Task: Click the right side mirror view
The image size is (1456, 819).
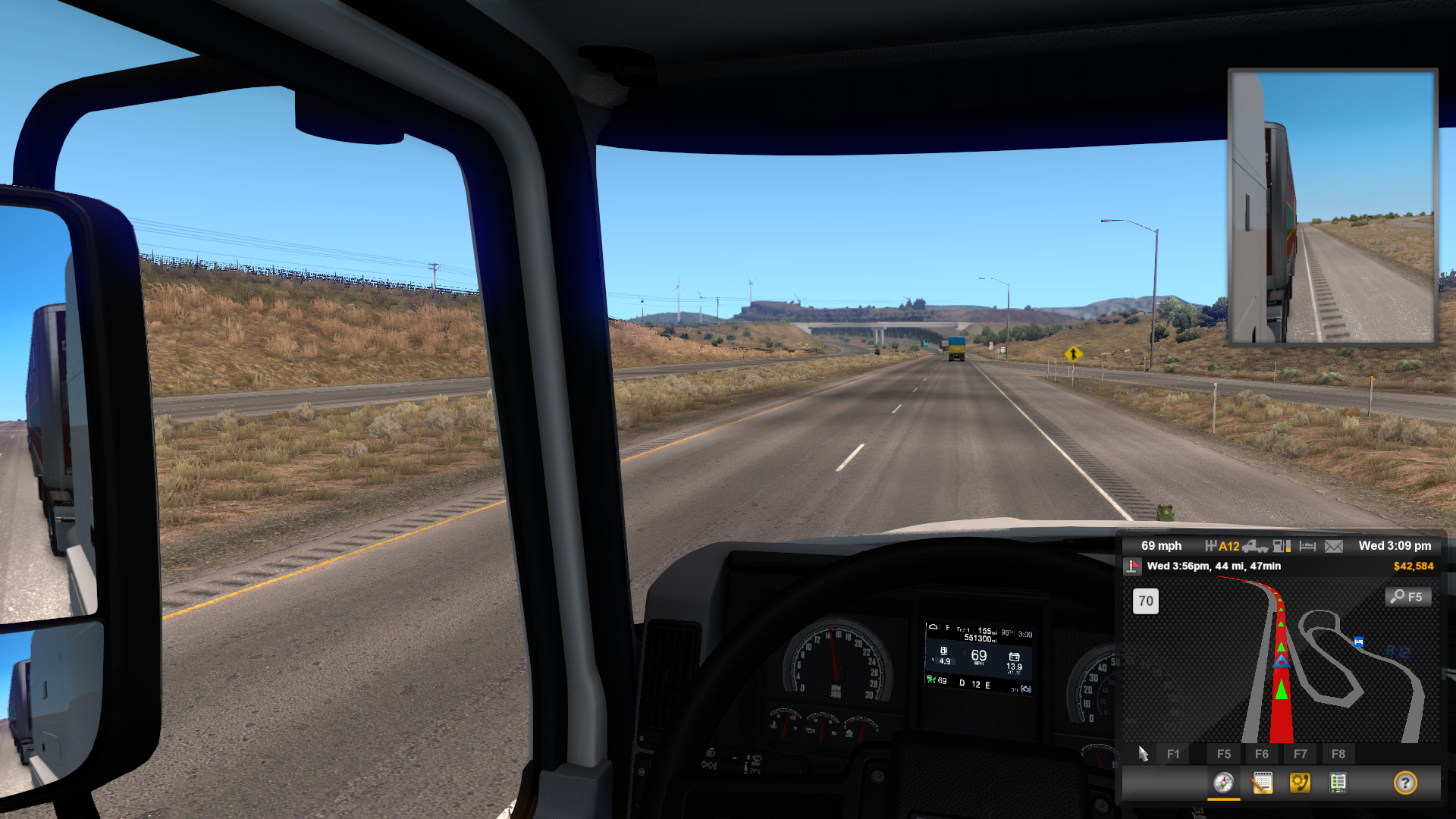Action: (1331, 205)
